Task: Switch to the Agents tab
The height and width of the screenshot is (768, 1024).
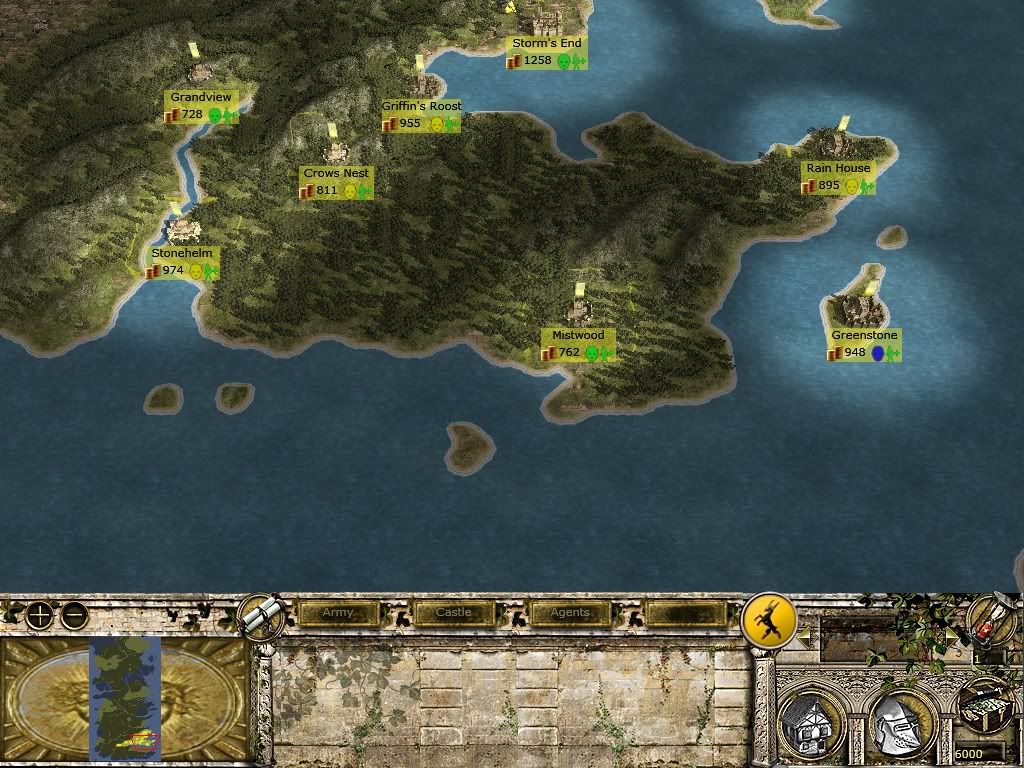Action: click(x=570, y=613)
